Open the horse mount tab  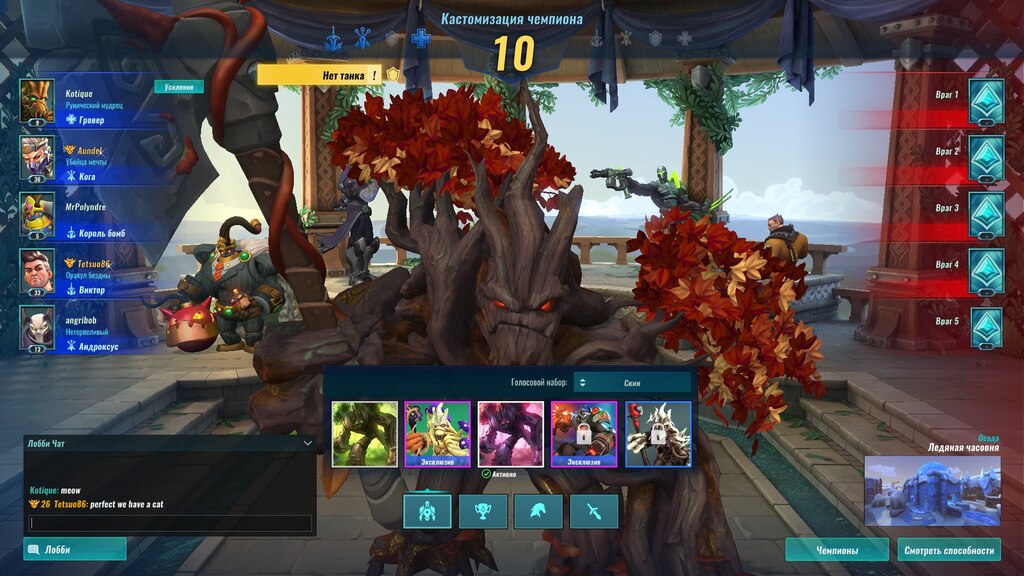coord(538,511)
